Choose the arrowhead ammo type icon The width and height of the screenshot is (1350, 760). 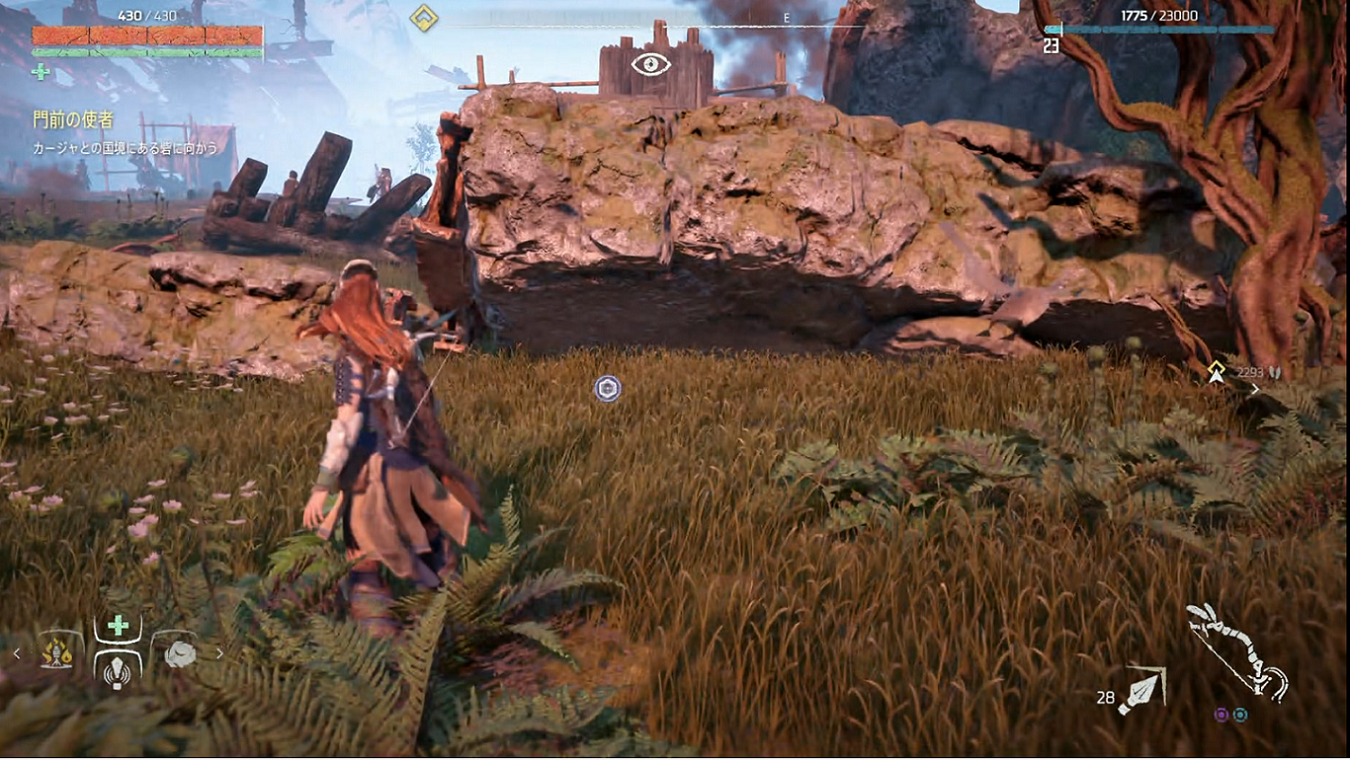(x=1139, y=691)
